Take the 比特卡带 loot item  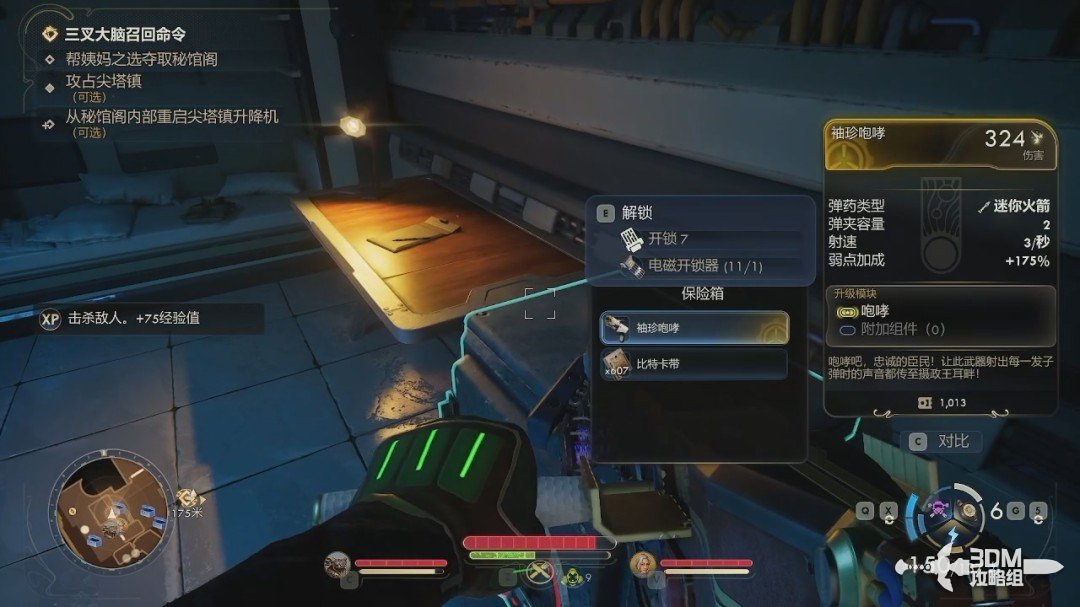[x=694, y=364]
